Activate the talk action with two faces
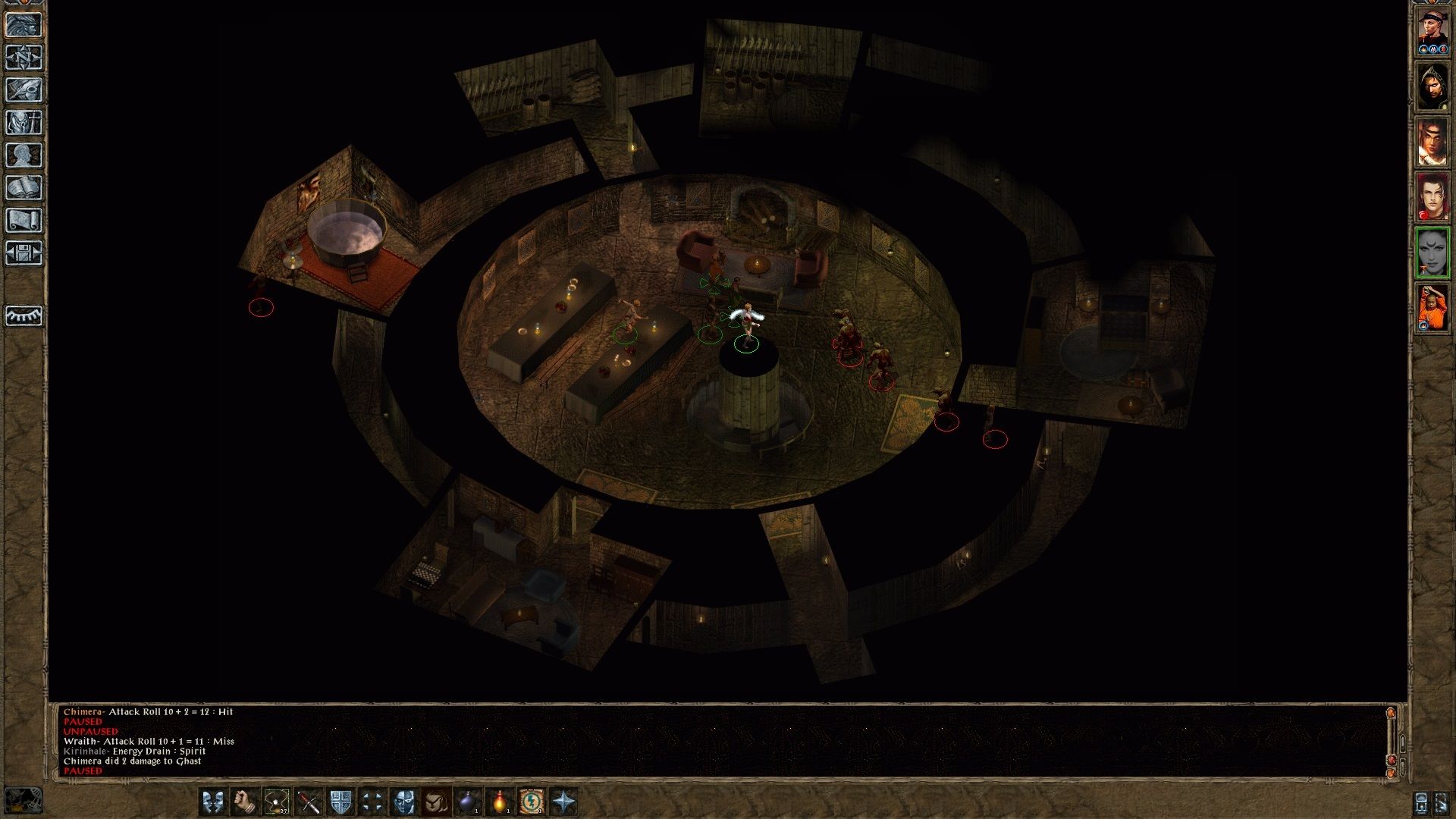Viewport: 1456px width, 819px height. (x=213, y=802)
